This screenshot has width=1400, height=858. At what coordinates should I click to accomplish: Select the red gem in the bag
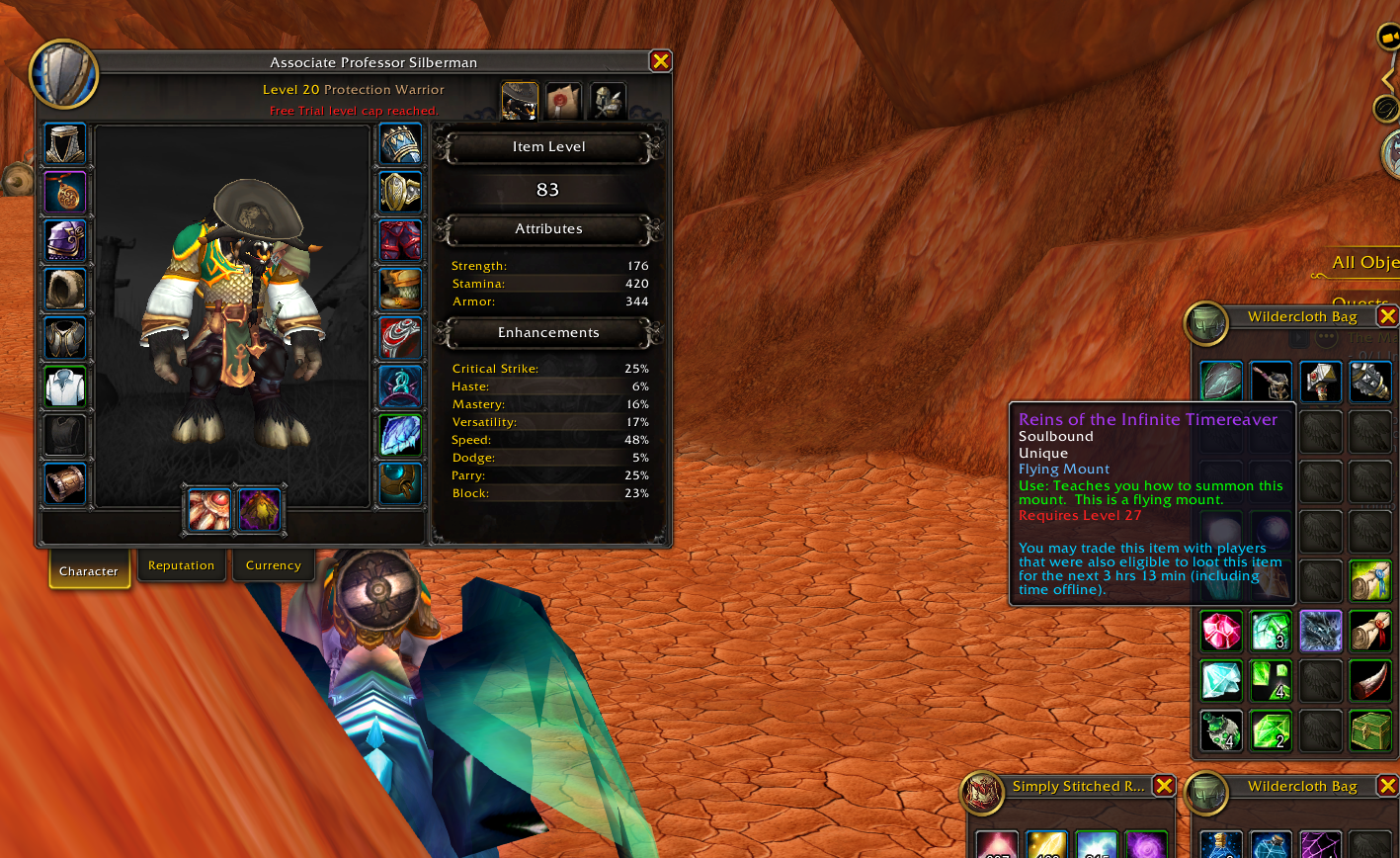tap(1221, 630)
